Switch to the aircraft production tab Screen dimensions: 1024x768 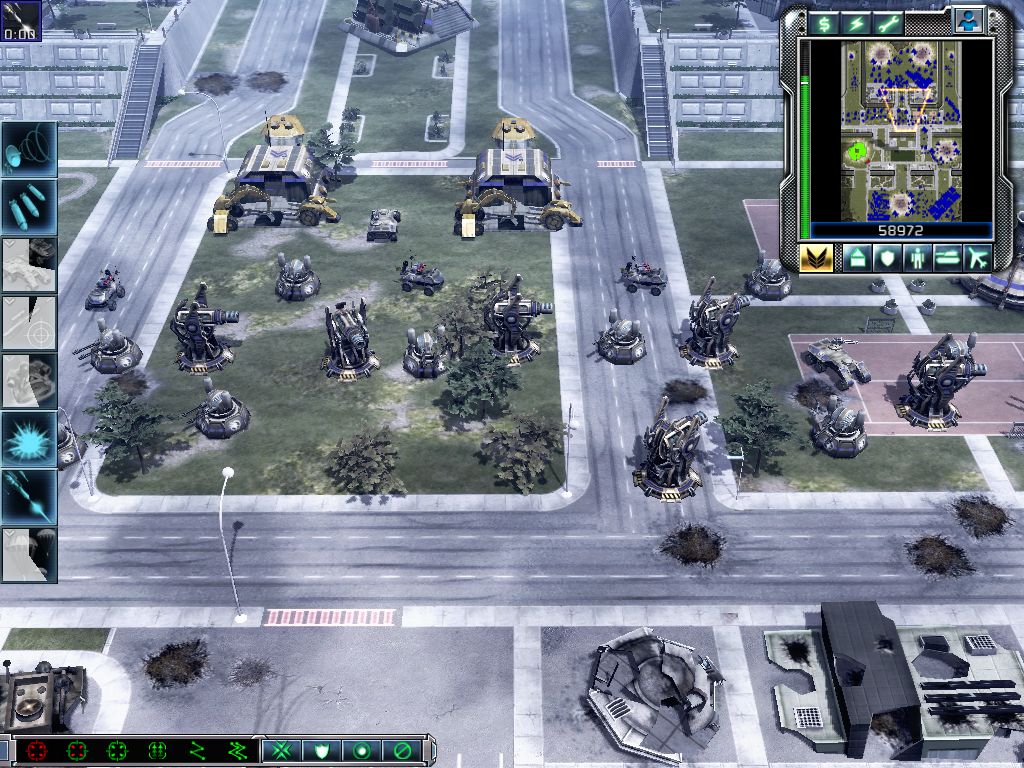tap(976, 258)
